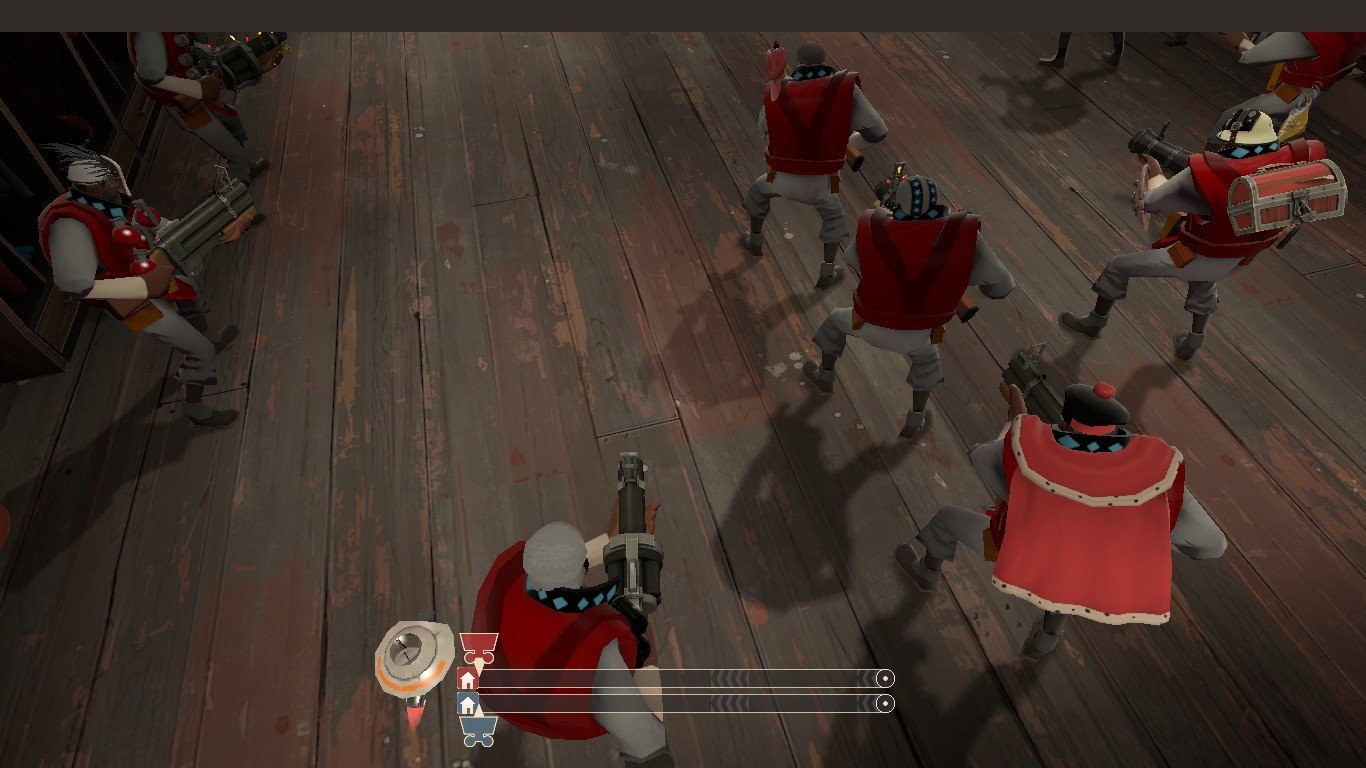
Task: Select the blue team home icon
Action: (x=467, y=704)
